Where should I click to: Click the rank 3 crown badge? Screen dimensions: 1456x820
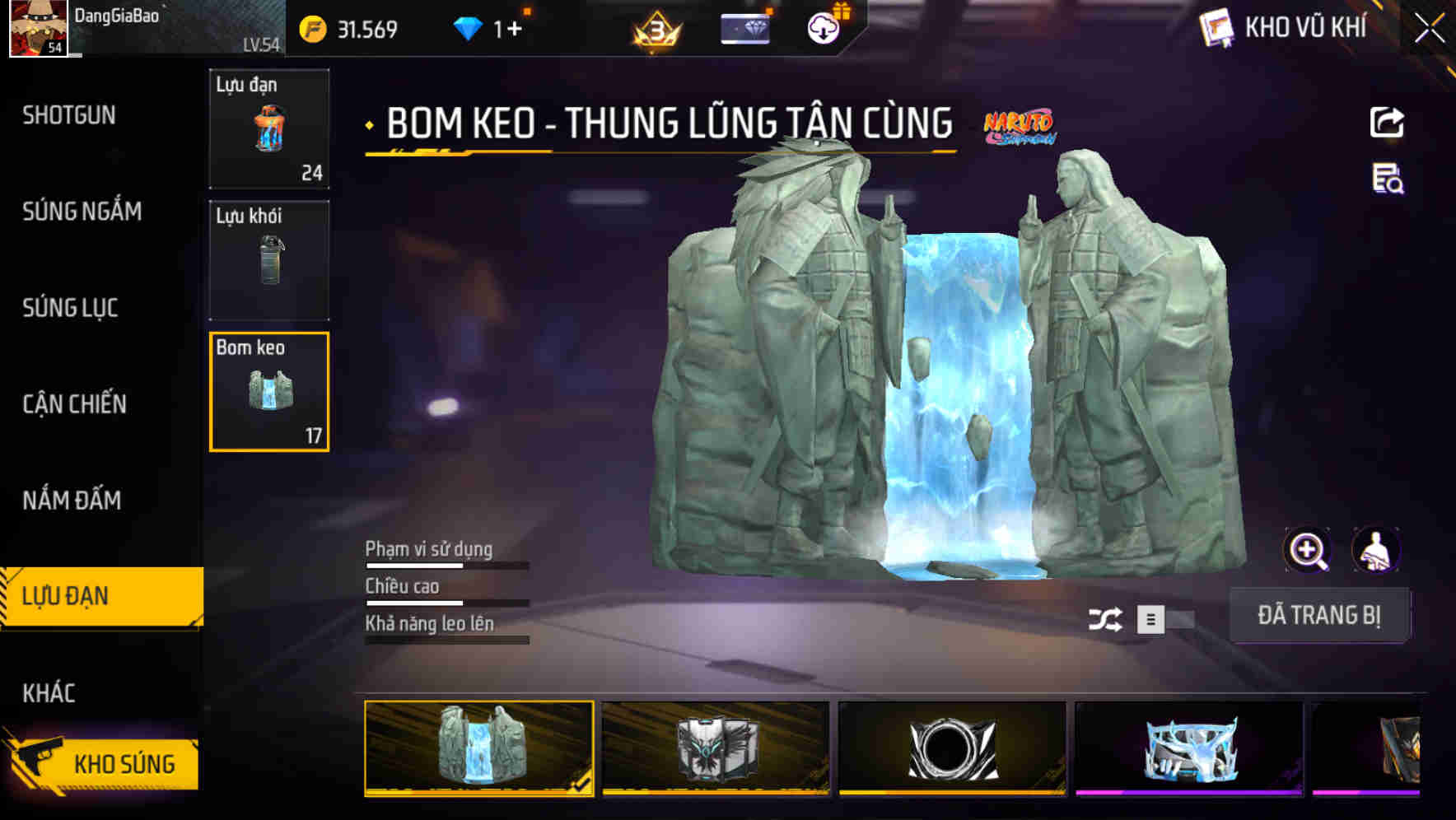tap(655, 29)
